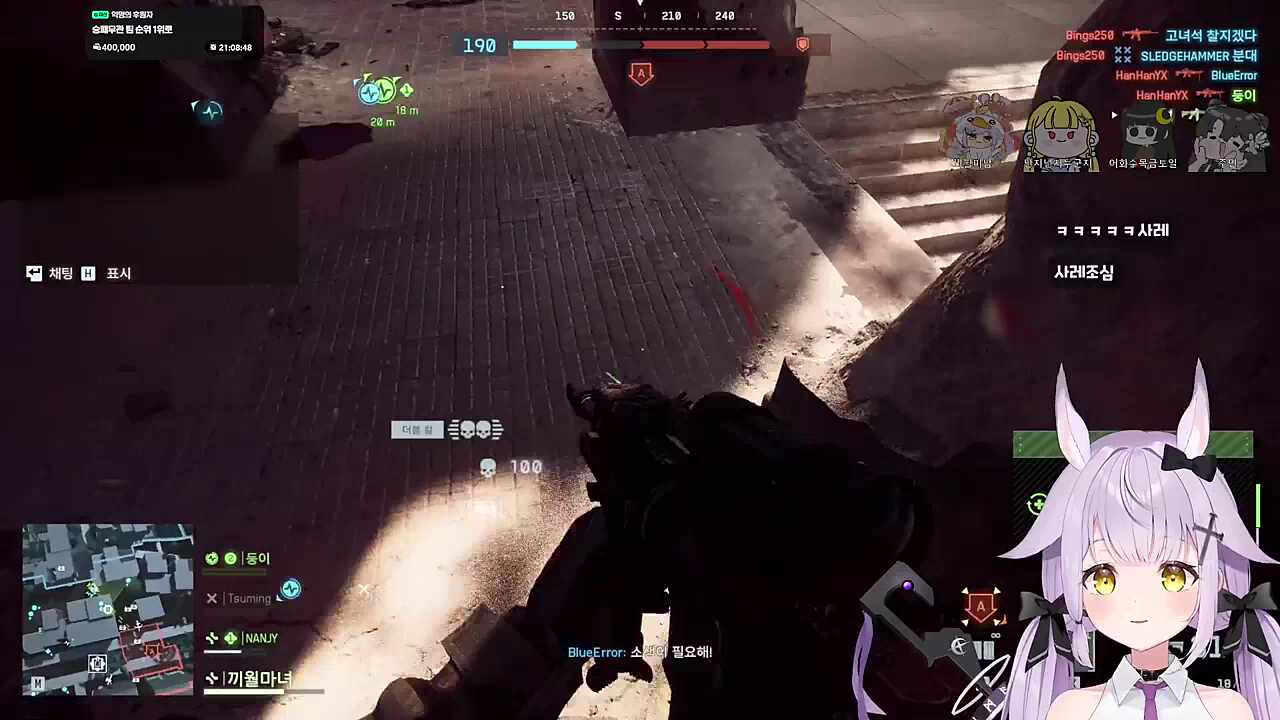
Task: Click the red enemy shield icon on score bar
Action: click(x=802, y=45)
